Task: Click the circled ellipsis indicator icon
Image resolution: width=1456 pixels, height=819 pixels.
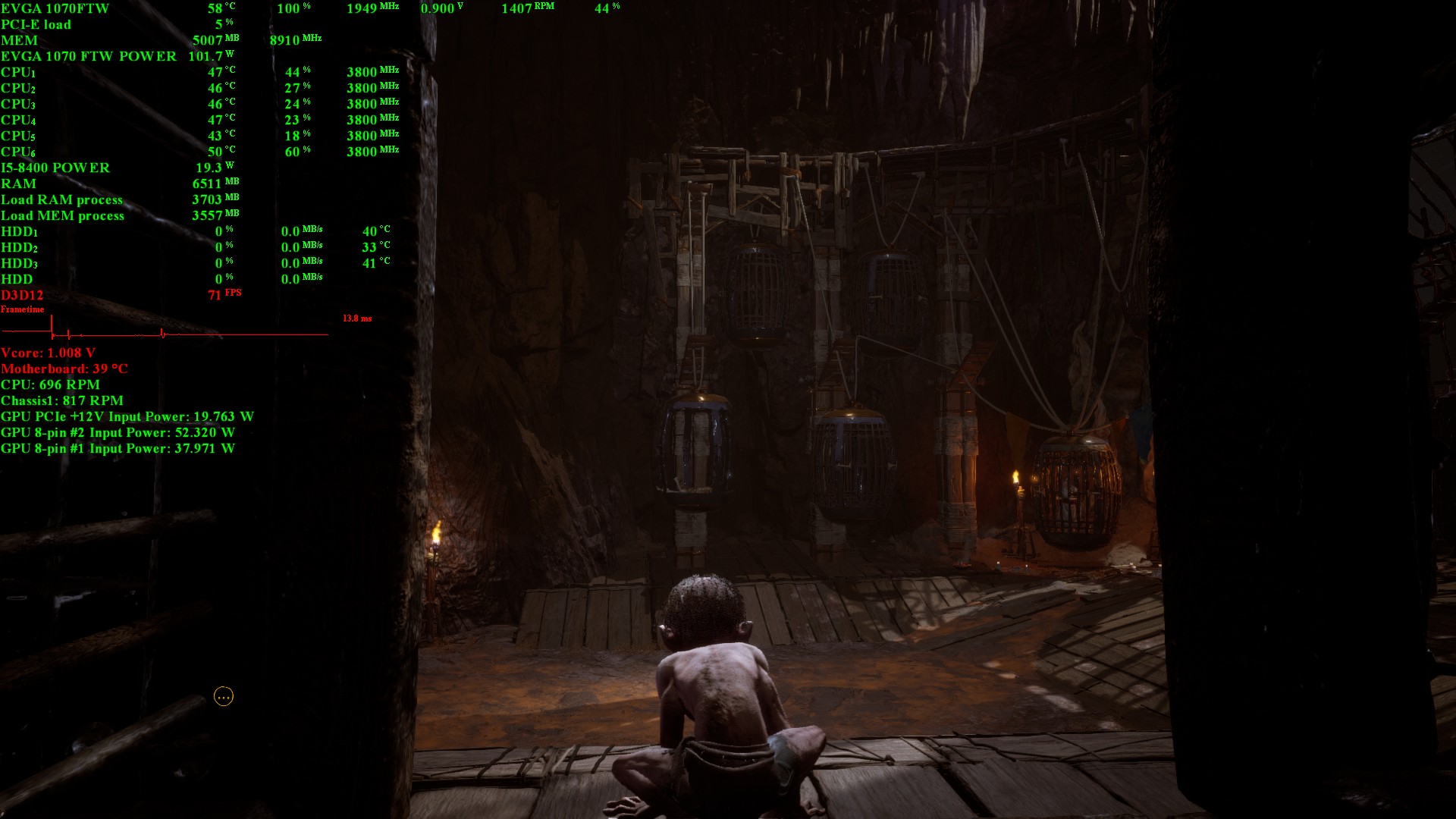Action: point(224,696)
